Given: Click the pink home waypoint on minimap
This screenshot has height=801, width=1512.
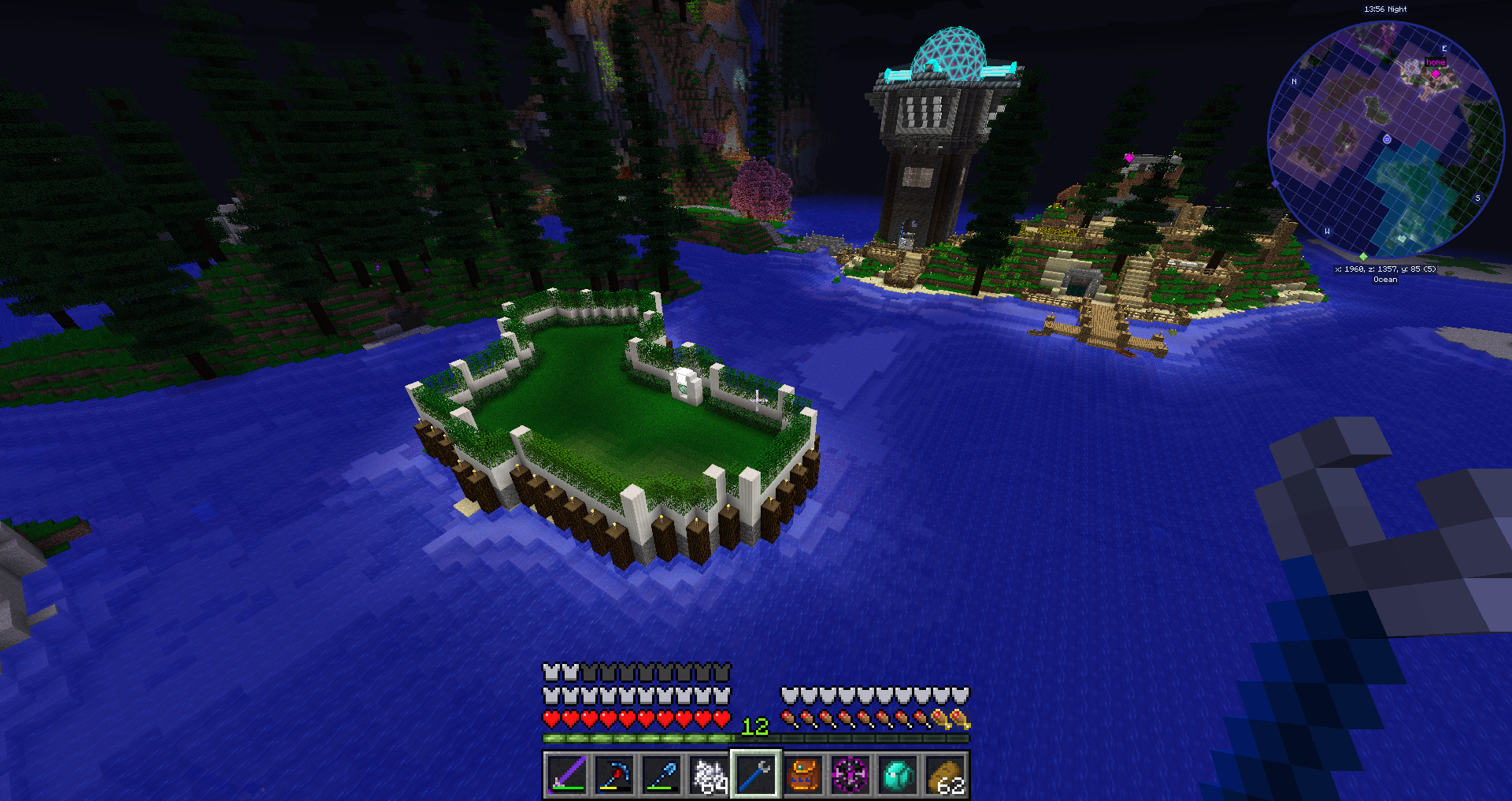Looking at the screenshot, I should (1436, 73).
